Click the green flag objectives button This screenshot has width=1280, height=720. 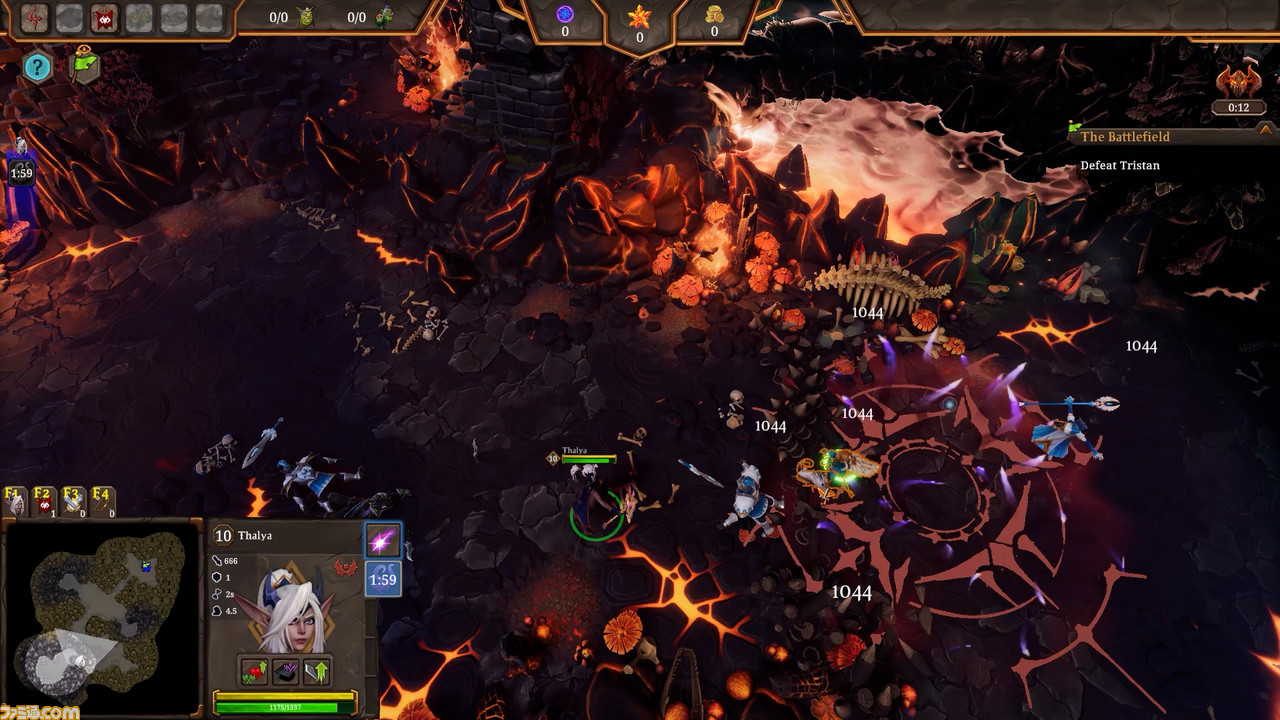[x=84, y=65]
